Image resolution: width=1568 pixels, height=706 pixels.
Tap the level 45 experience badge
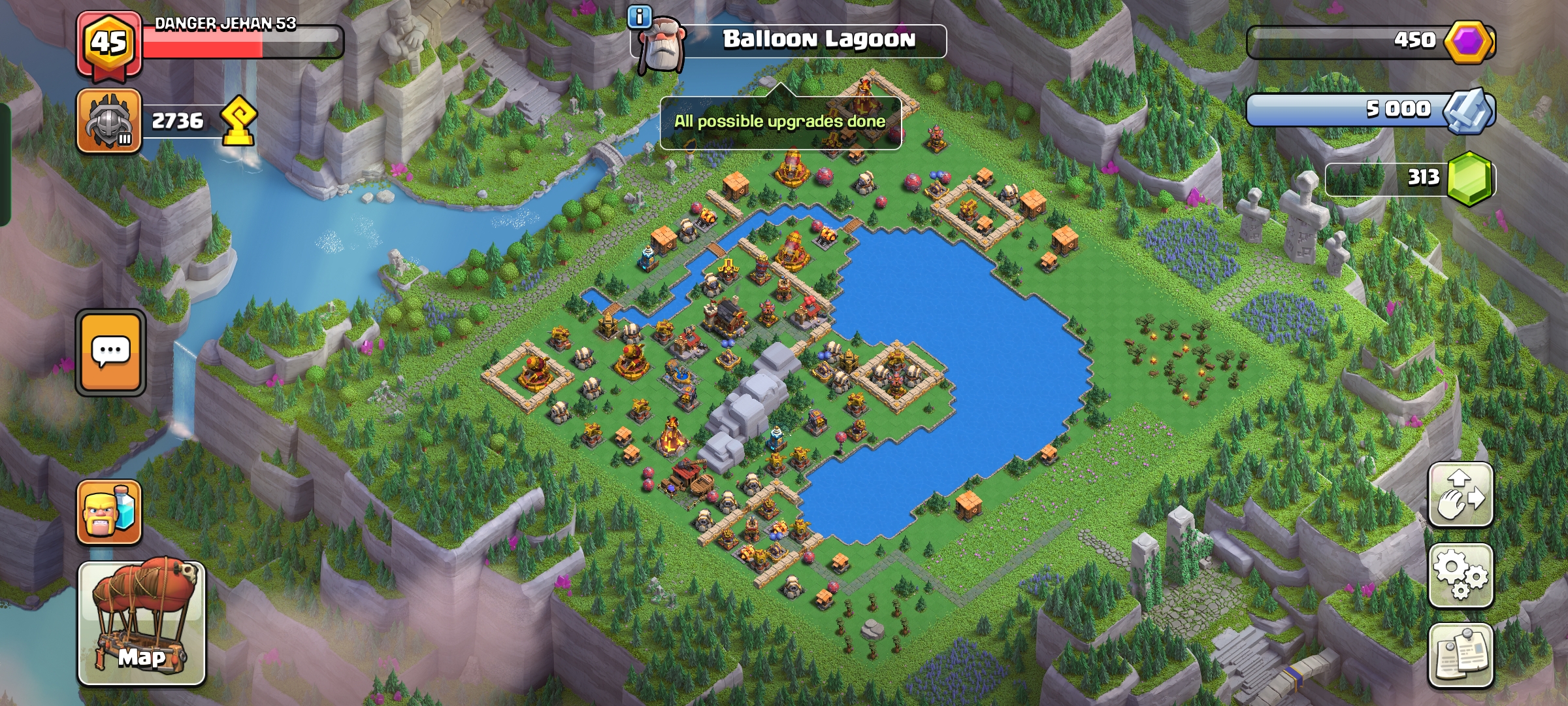109,44
